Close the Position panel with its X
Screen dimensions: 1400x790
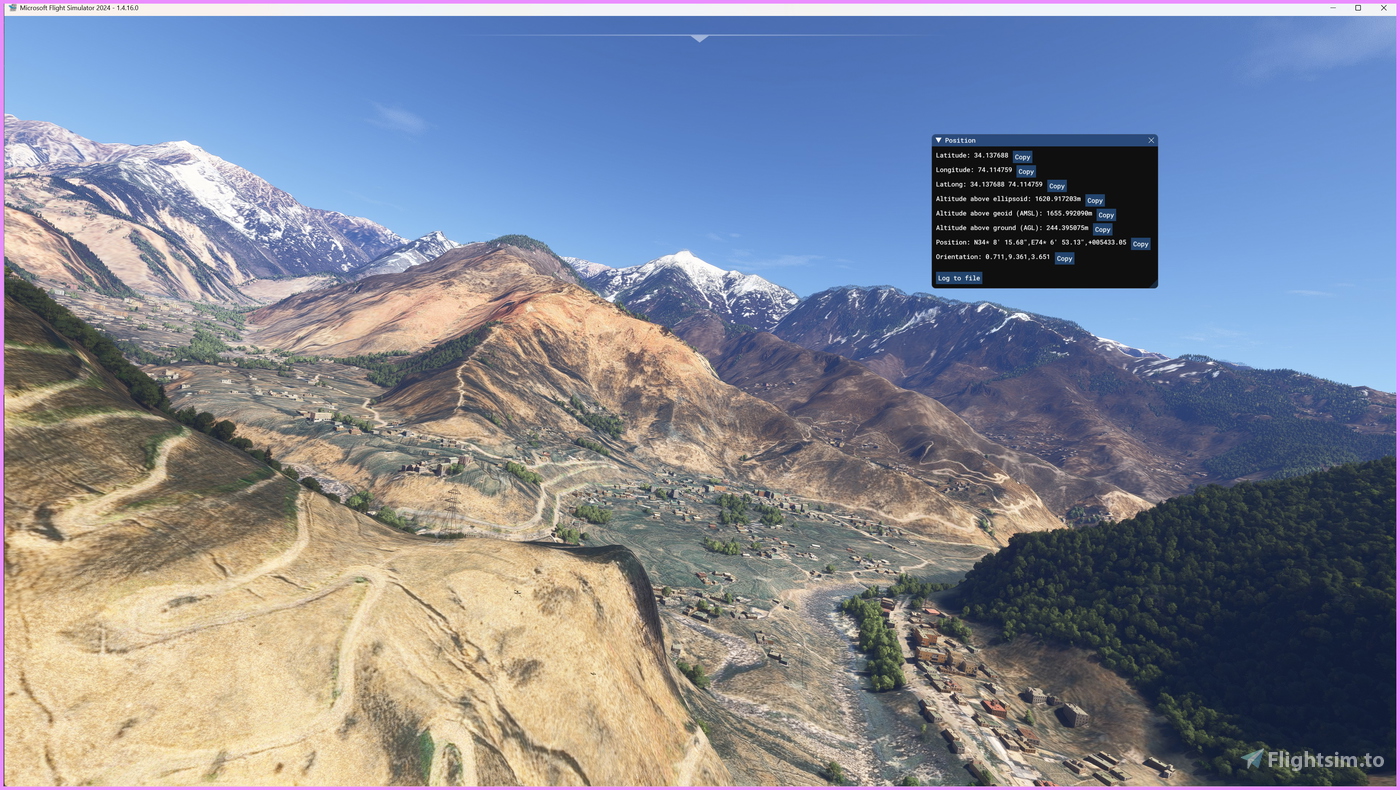[1149, 138]
